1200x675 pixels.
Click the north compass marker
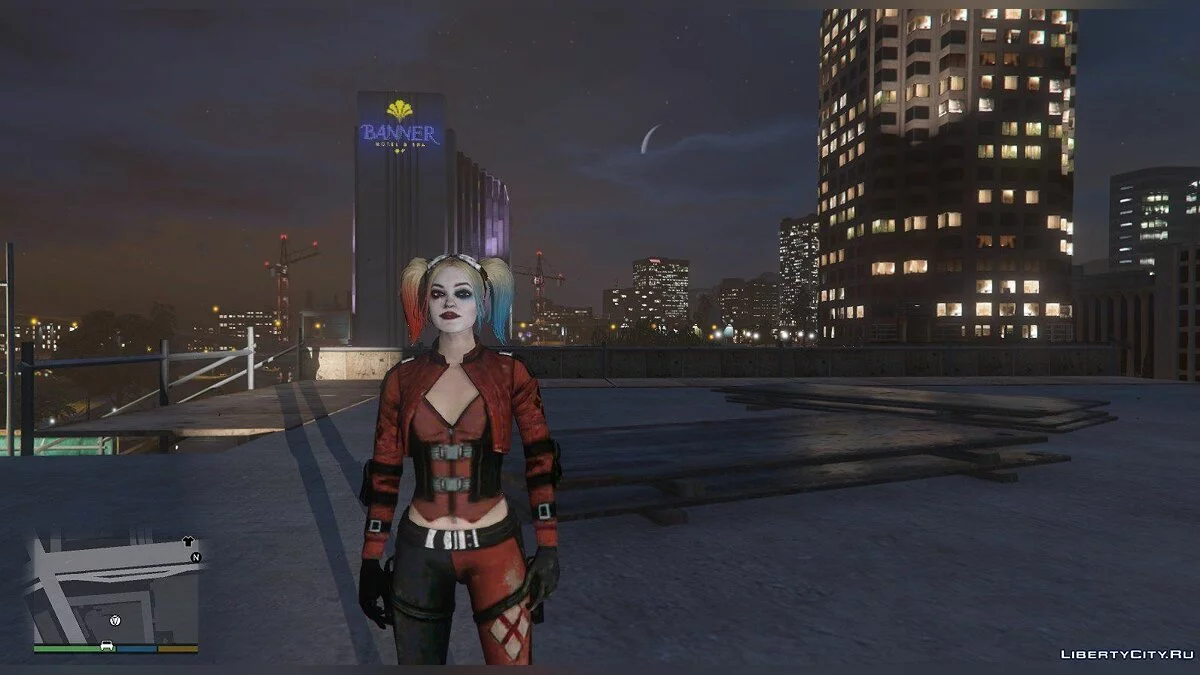[x=196, y=557]
